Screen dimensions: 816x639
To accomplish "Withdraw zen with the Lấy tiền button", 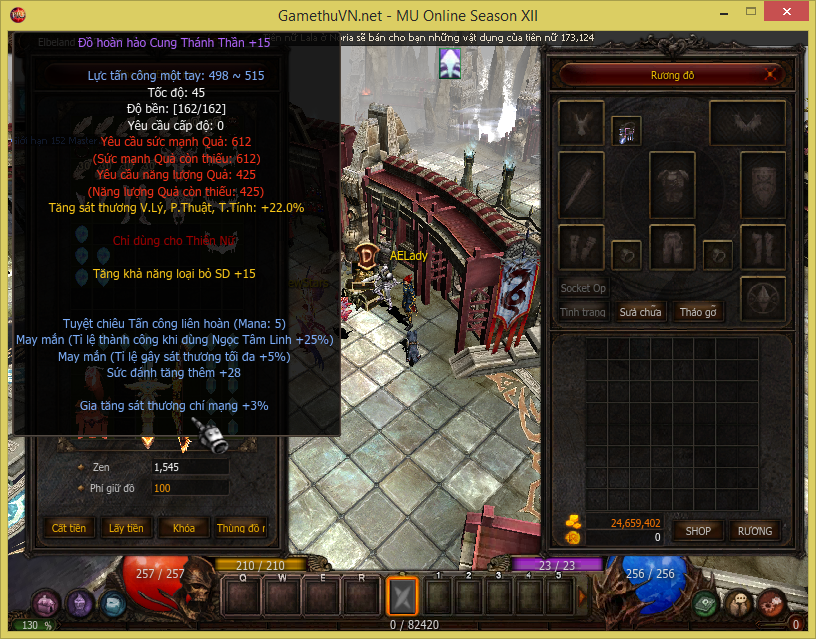I will (127, 527).
